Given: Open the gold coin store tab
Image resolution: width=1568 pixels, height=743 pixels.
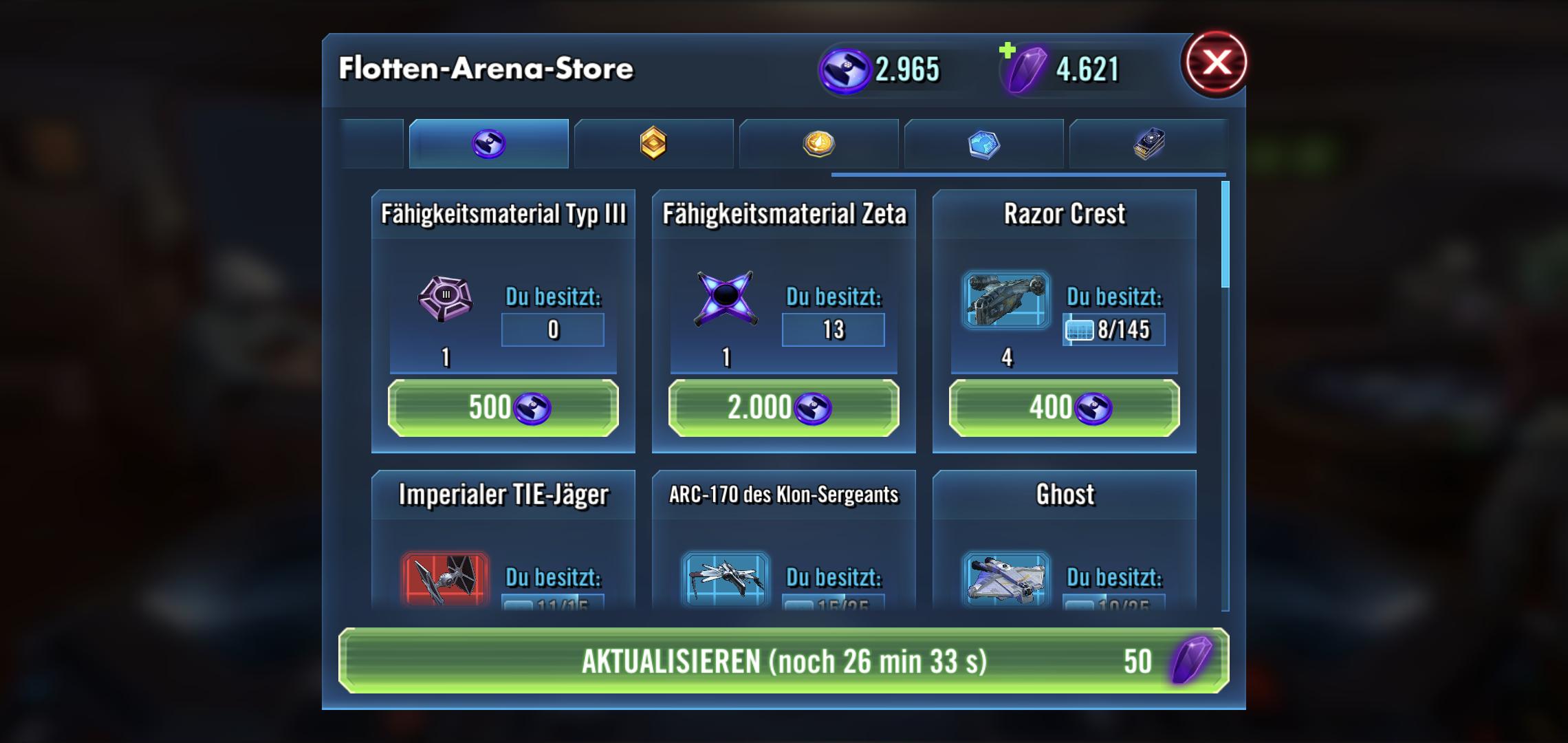Looking at the screenshot, I should coord(818,144).
